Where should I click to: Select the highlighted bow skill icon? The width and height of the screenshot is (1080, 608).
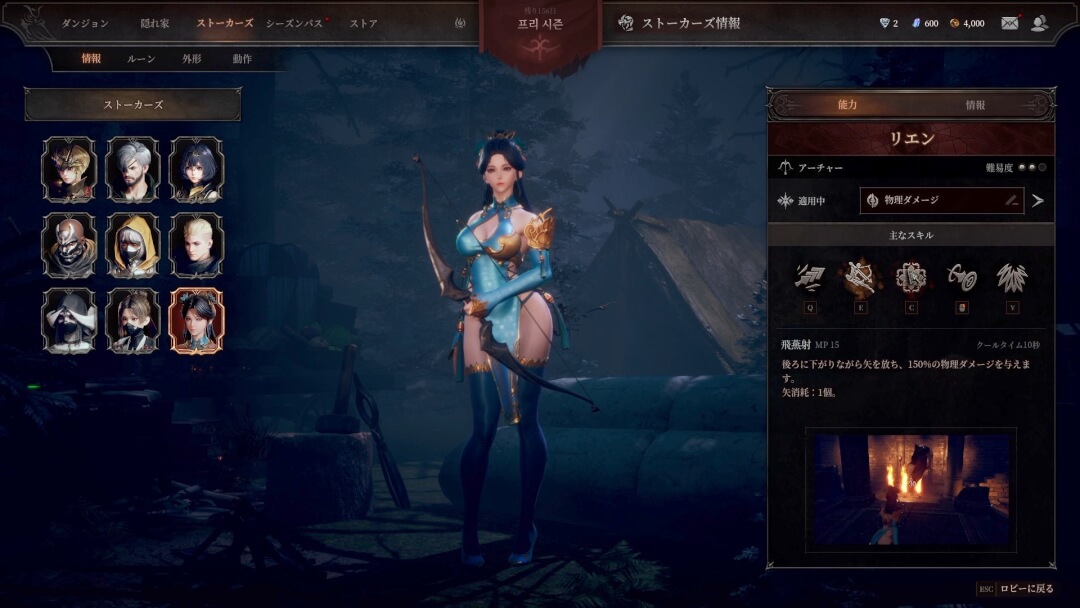pyautogui.click(x=859, y=278)
